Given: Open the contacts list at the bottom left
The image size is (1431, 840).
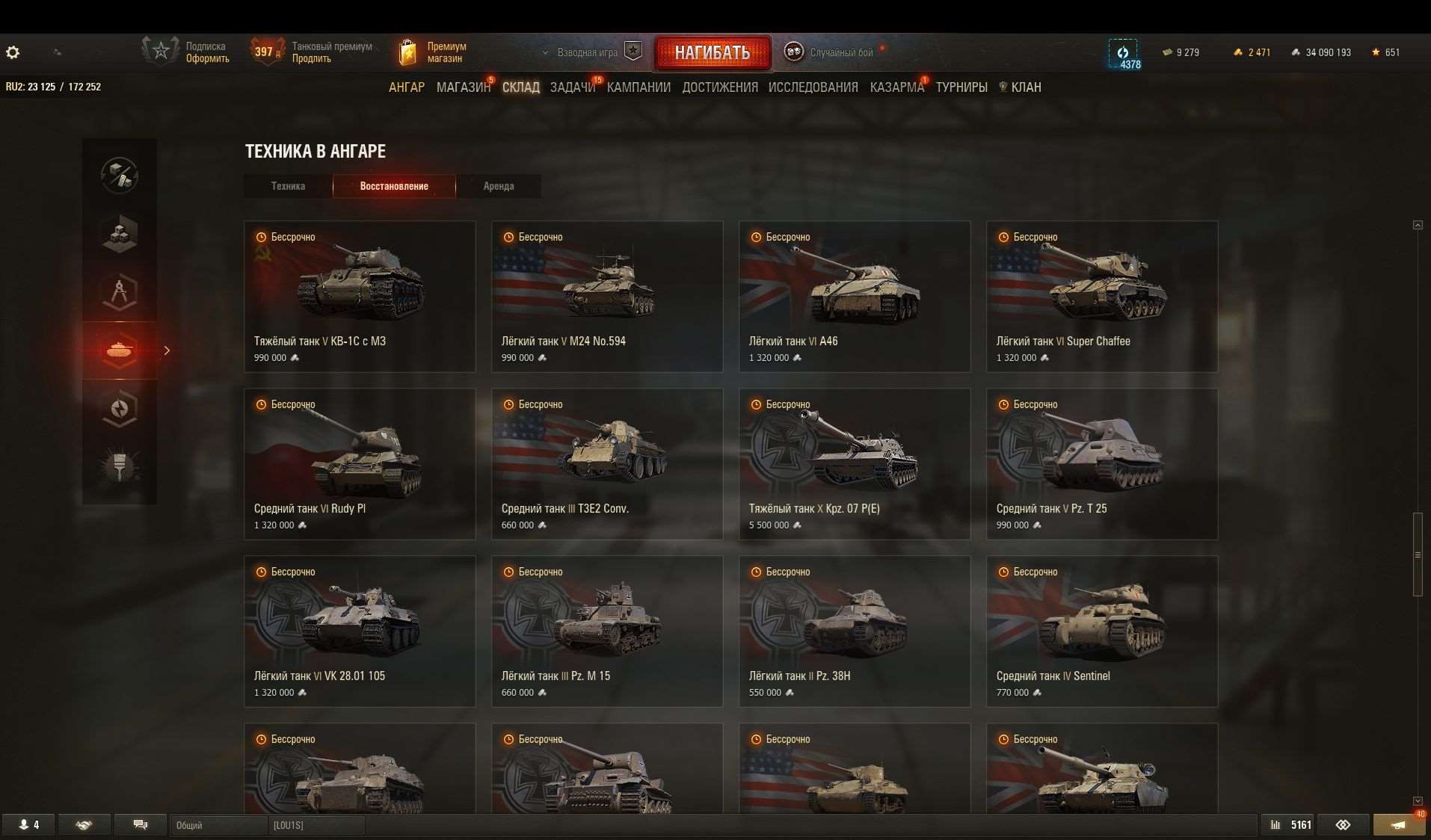Looking at the screenshot, I should pyautogui.click(x=28, y=824).
